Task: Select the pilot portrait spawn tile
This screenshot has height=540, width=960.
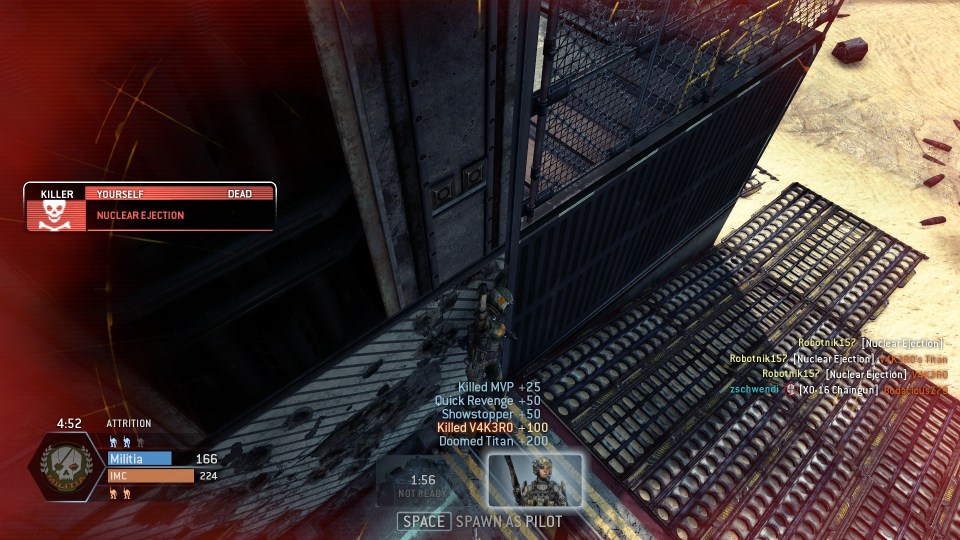Action: click(x=534, y=480)
